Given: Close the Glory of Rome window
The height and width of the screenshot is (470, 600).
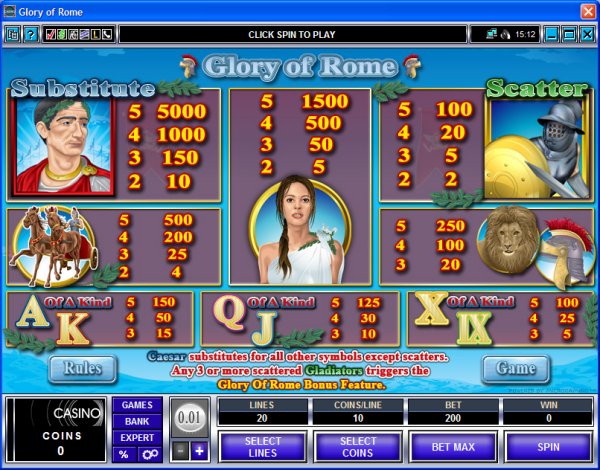Looking at the screenshot, I should [587, 11].
